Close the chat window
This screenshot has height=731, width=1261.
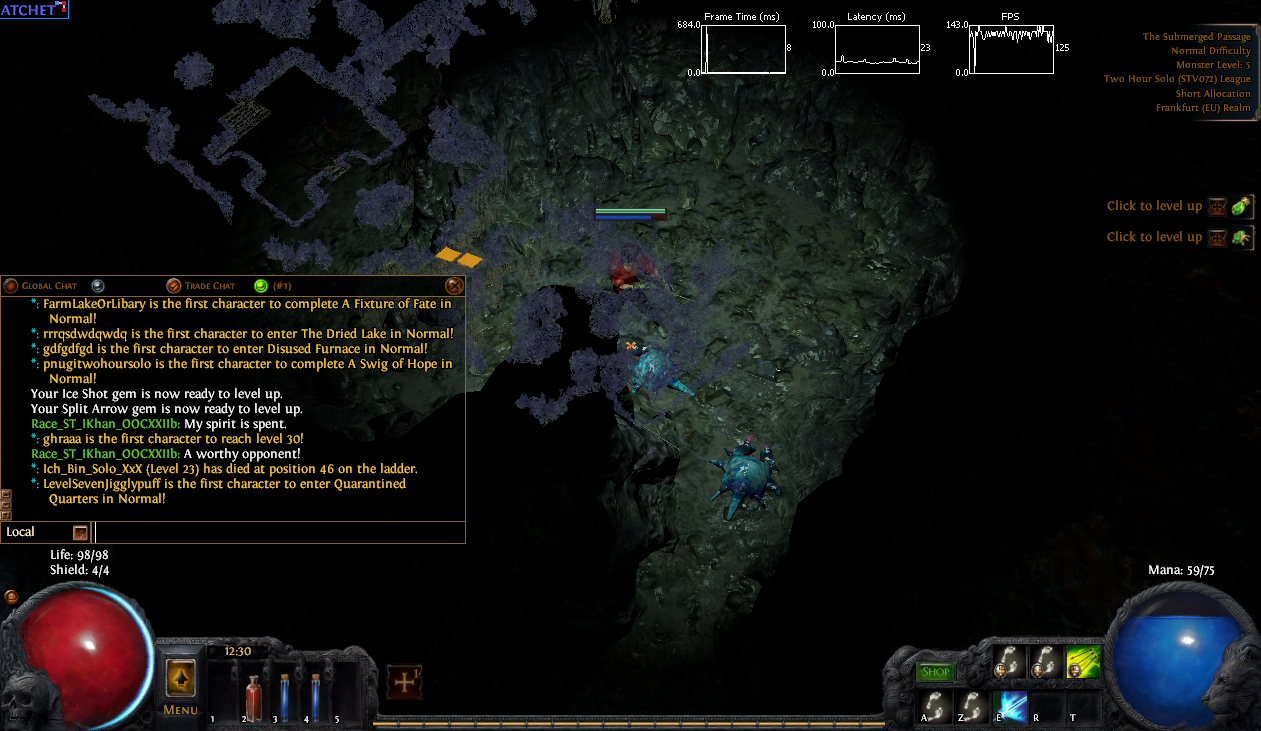point(453,286)
